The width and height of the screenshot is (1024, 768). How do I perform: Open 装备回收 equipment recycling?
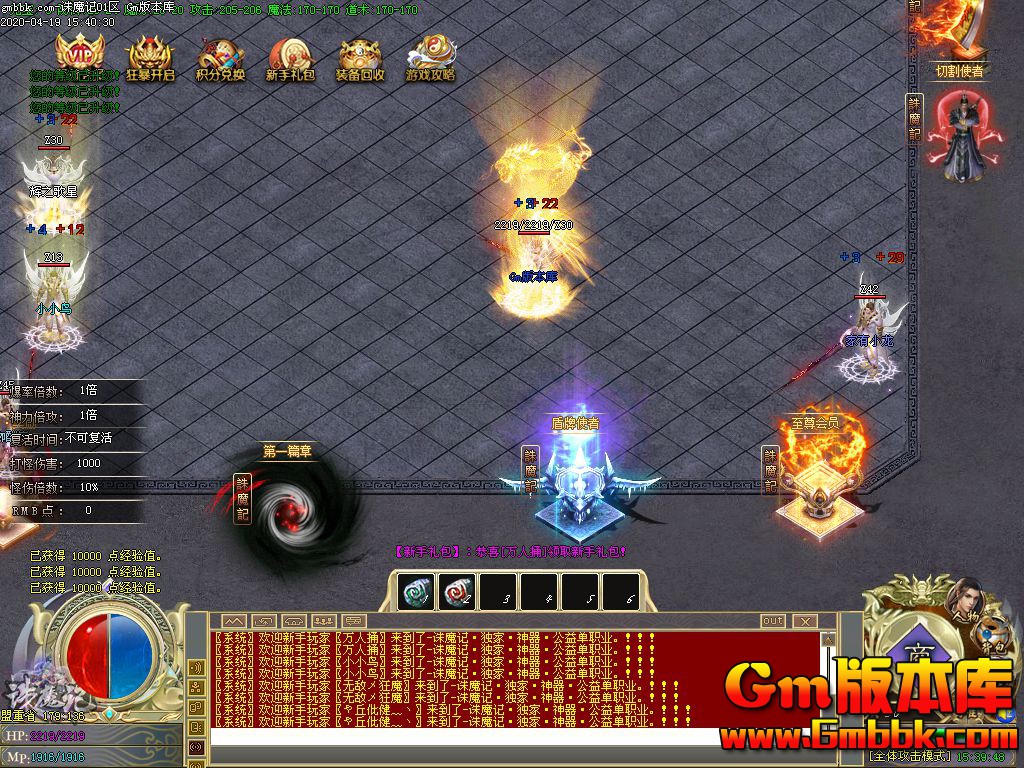(360, 58)
